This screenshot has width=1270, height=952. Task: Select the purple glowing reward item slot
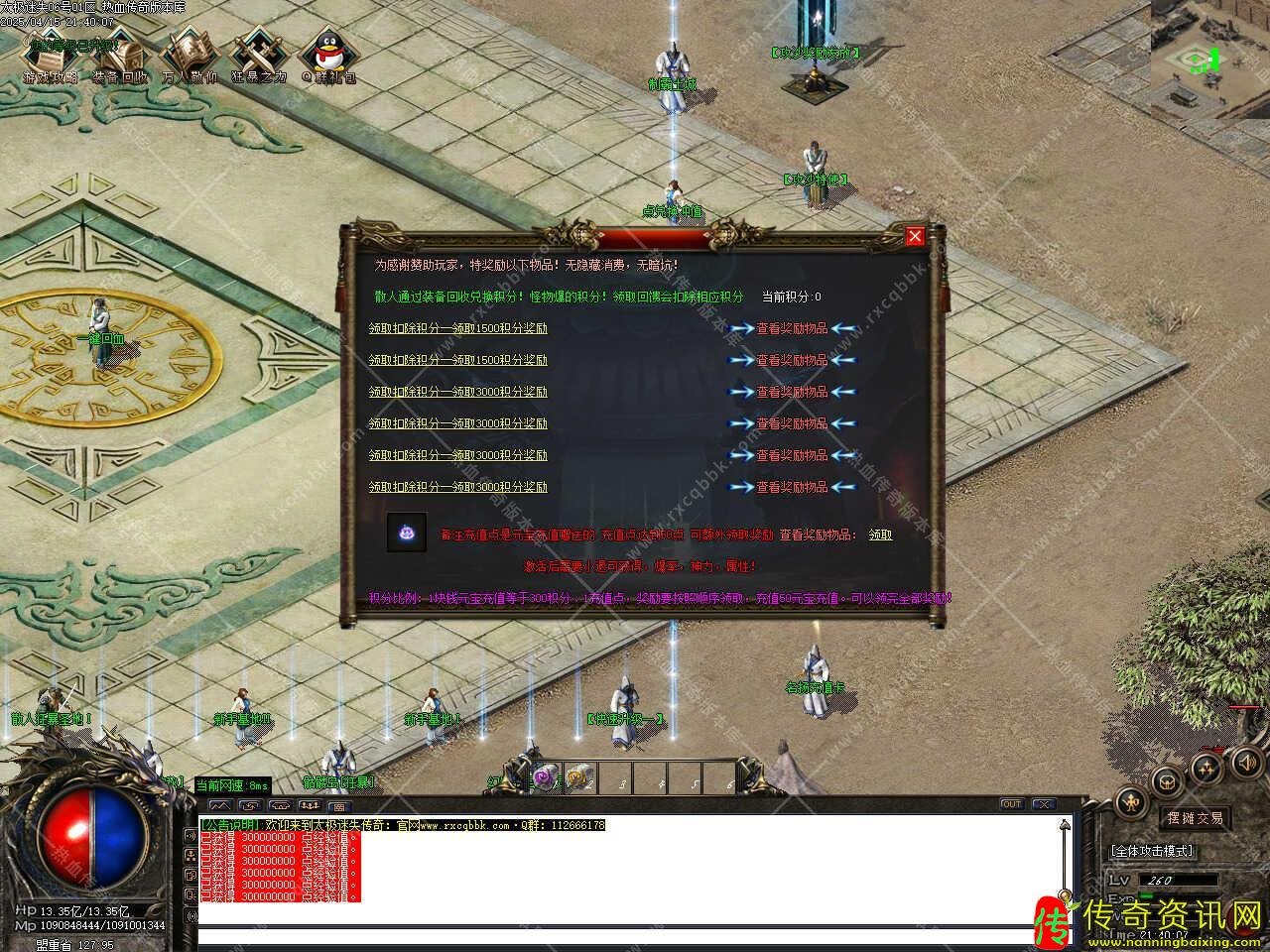407,533
